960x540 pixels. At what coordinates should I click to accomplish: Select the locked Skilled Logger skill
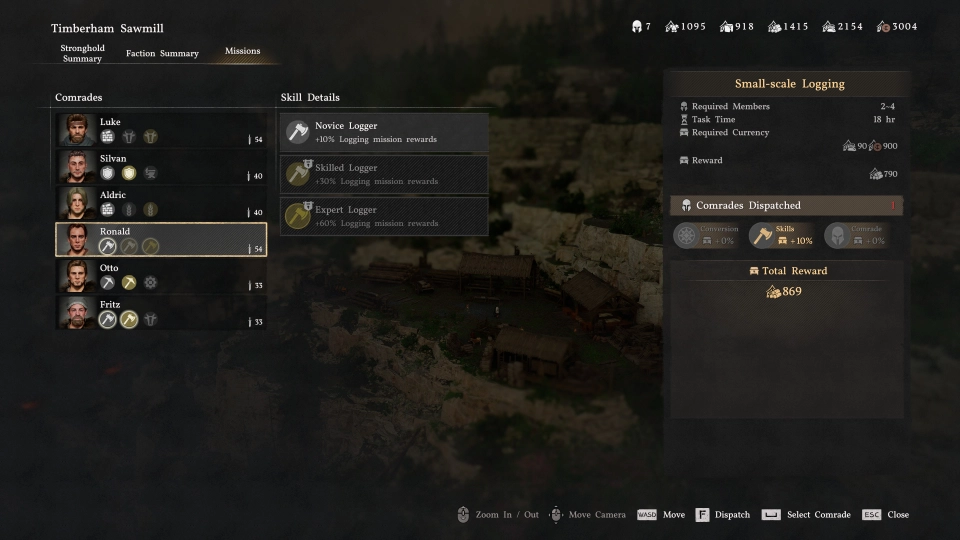(x=384, y=174)
